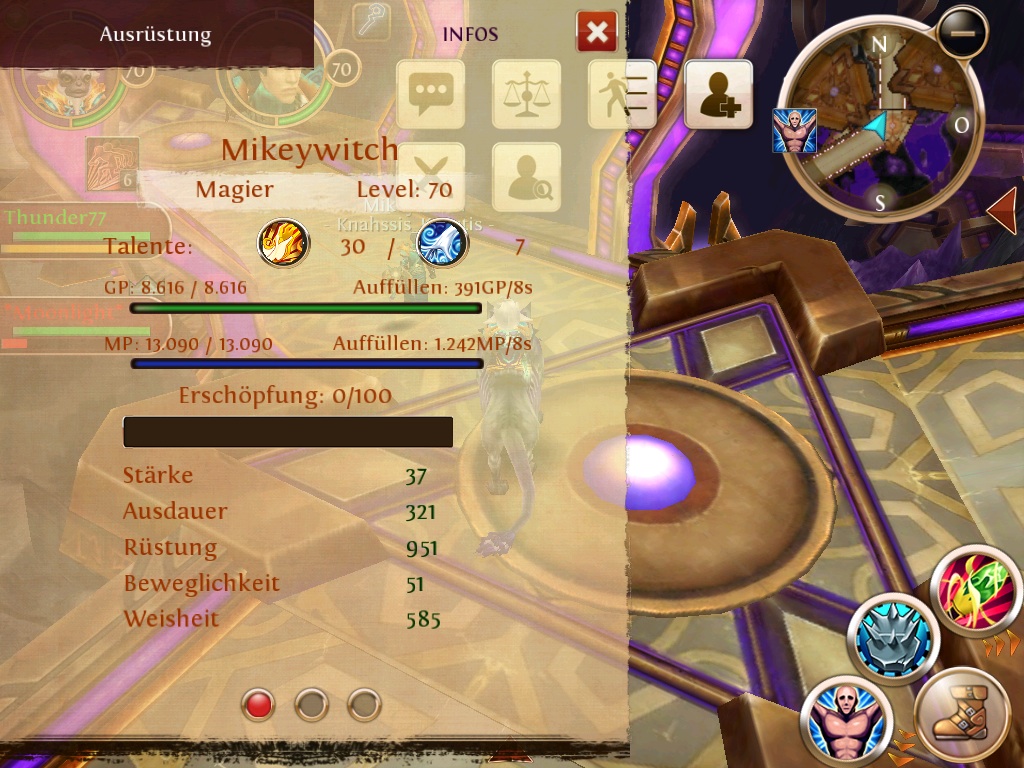
Task: Click the balance scales button
Action: [526, 94]
